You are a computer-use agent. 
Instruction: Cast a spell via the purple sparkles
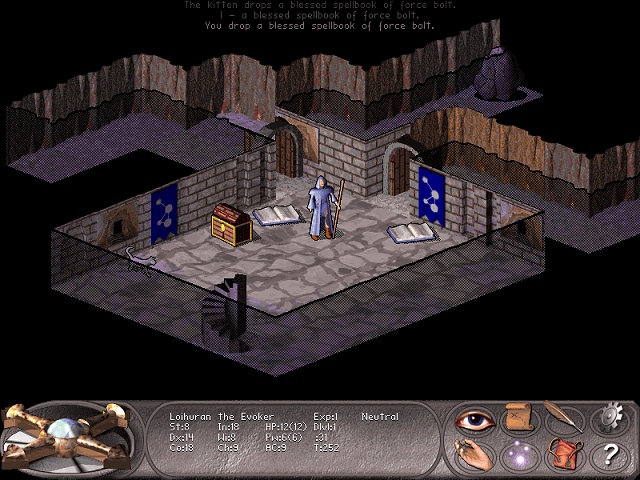[x=518, y=456]
